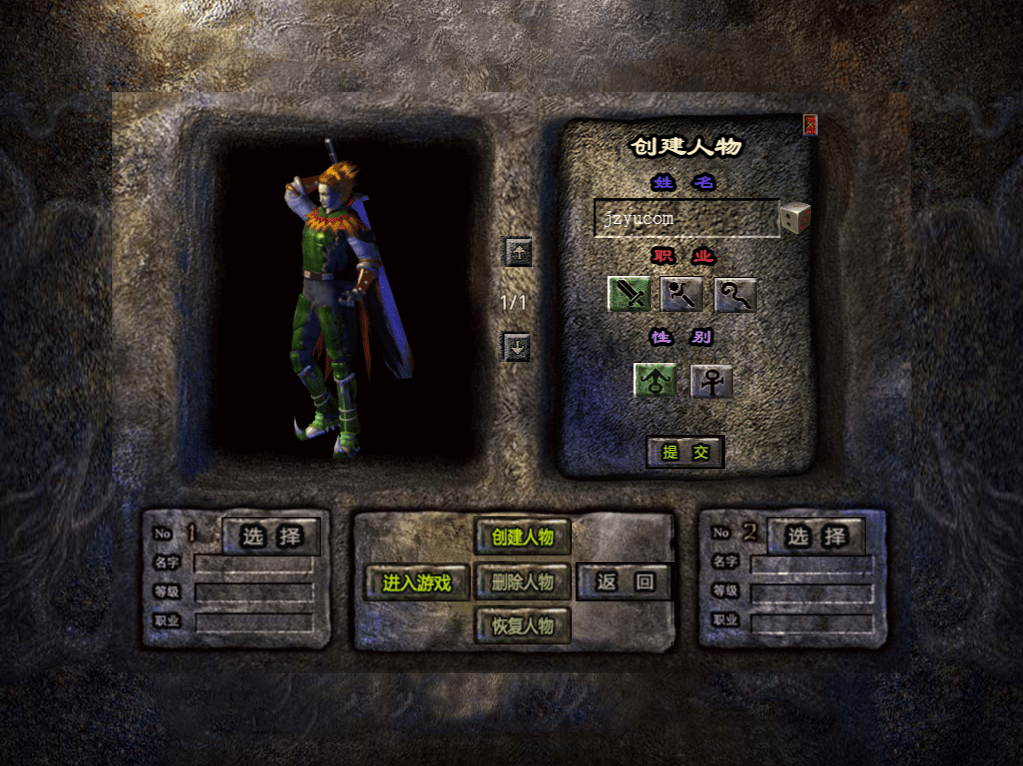Image resolution: width=1023 pixels, height=766 pixels.
Task: Select the female gender symbol
Action: tap(711, 381)
